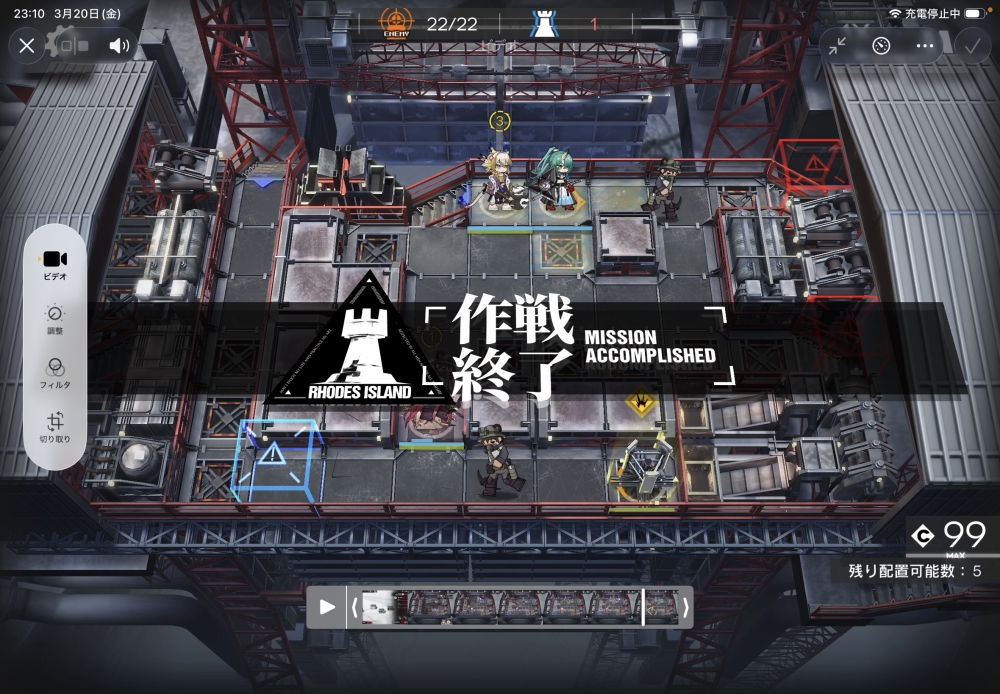Close the video editor with the X button

[x=27, y=45]
